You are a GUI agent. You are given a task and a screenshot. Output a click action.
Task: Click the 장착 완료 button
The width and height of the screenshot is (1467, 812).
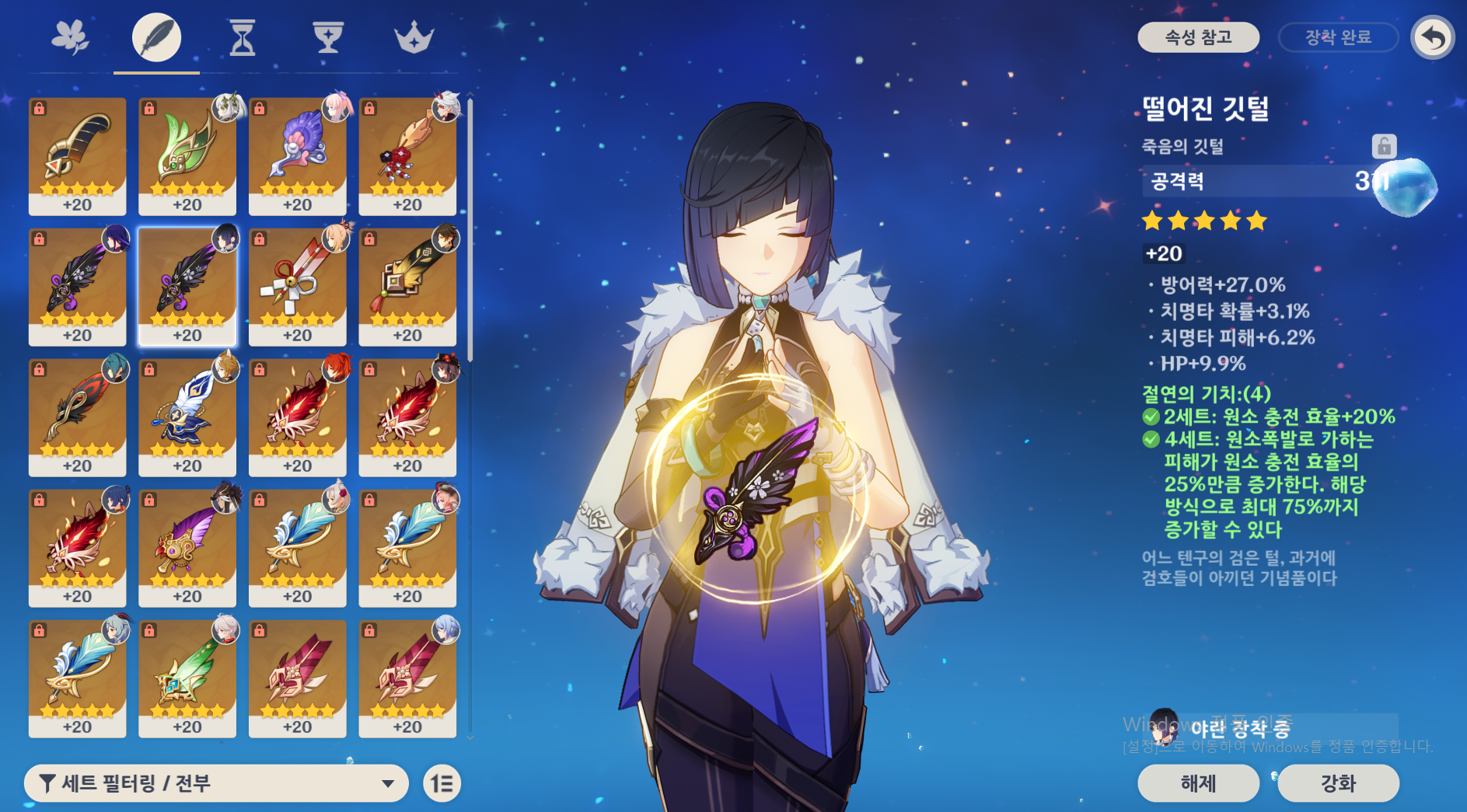point(1338,37)
